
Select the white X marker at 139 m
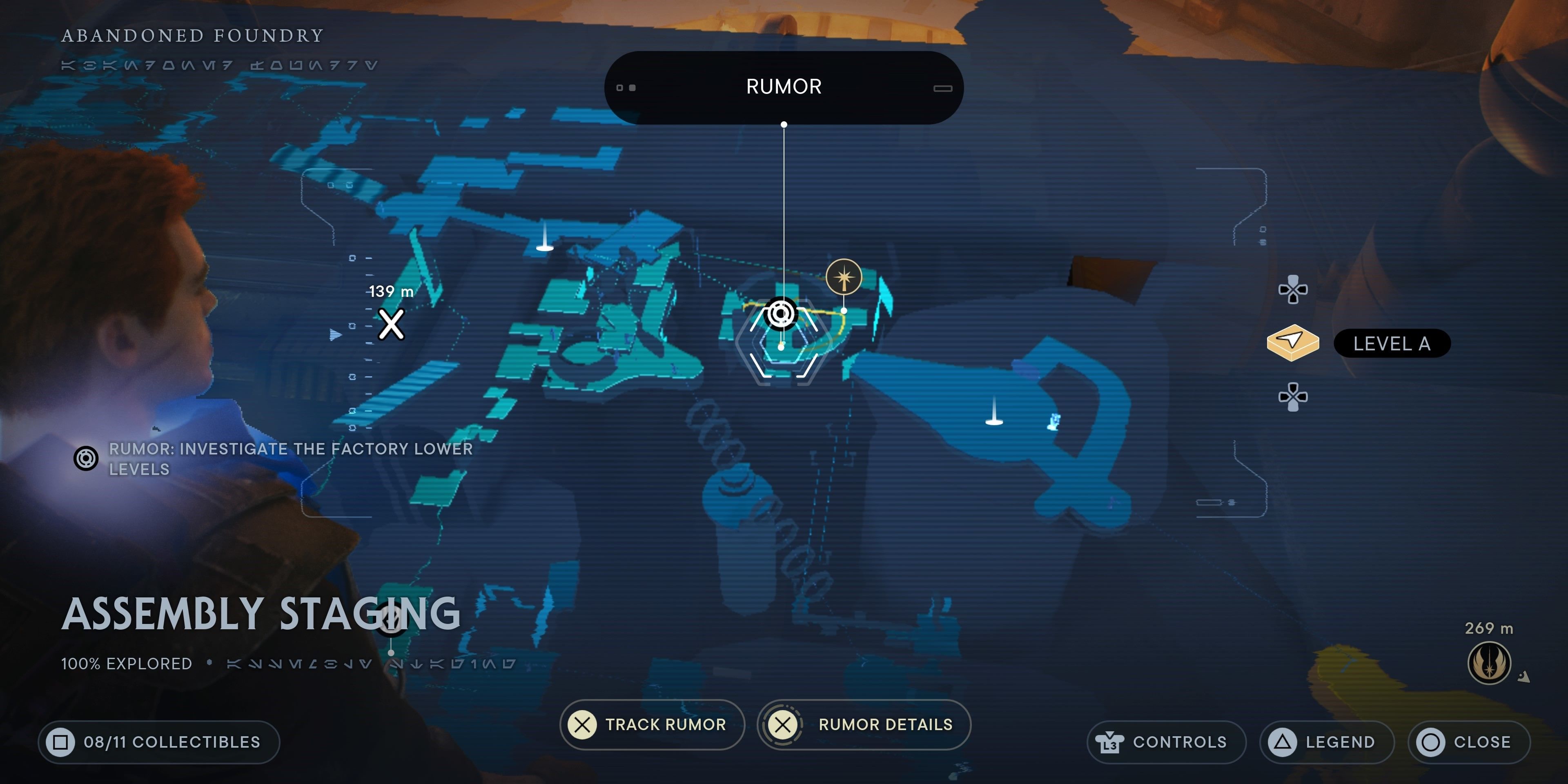pos(391,324)
